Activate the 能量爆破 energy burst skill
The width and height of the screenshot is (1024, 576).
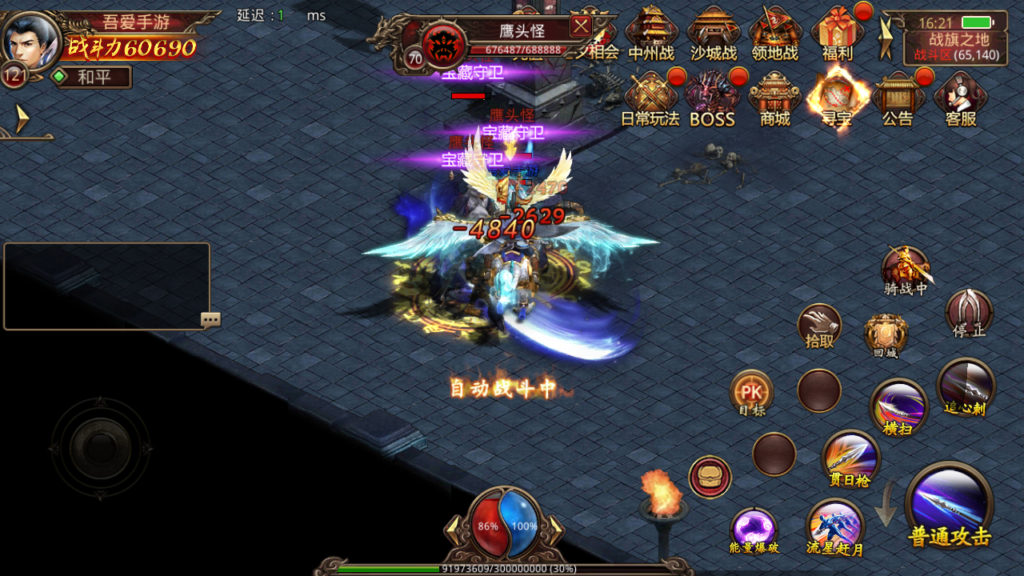(x=754, y=529)
